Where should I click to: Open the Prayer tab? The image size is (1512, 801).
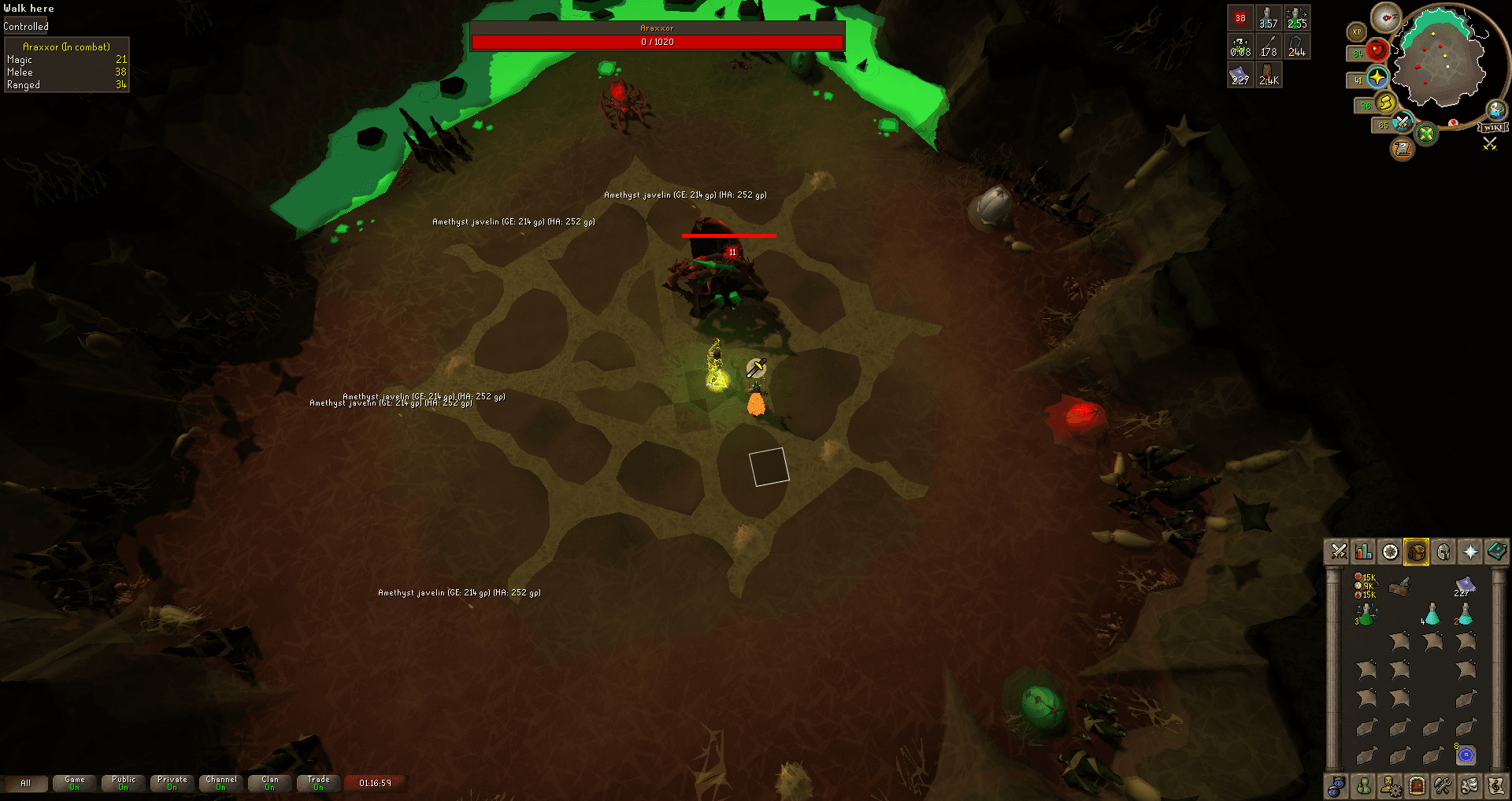pyautogui.click(x=1469, y=551)
